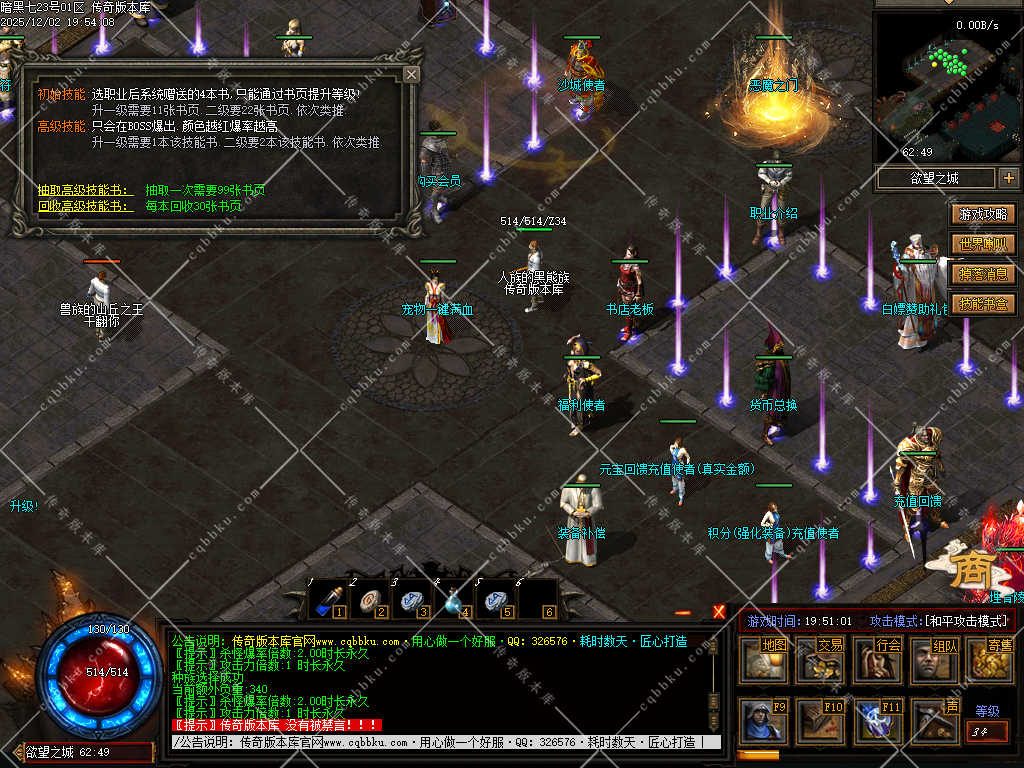Open the F10 chest icon
This screenshot has height=768, width=1024.
tap(822, 721)
